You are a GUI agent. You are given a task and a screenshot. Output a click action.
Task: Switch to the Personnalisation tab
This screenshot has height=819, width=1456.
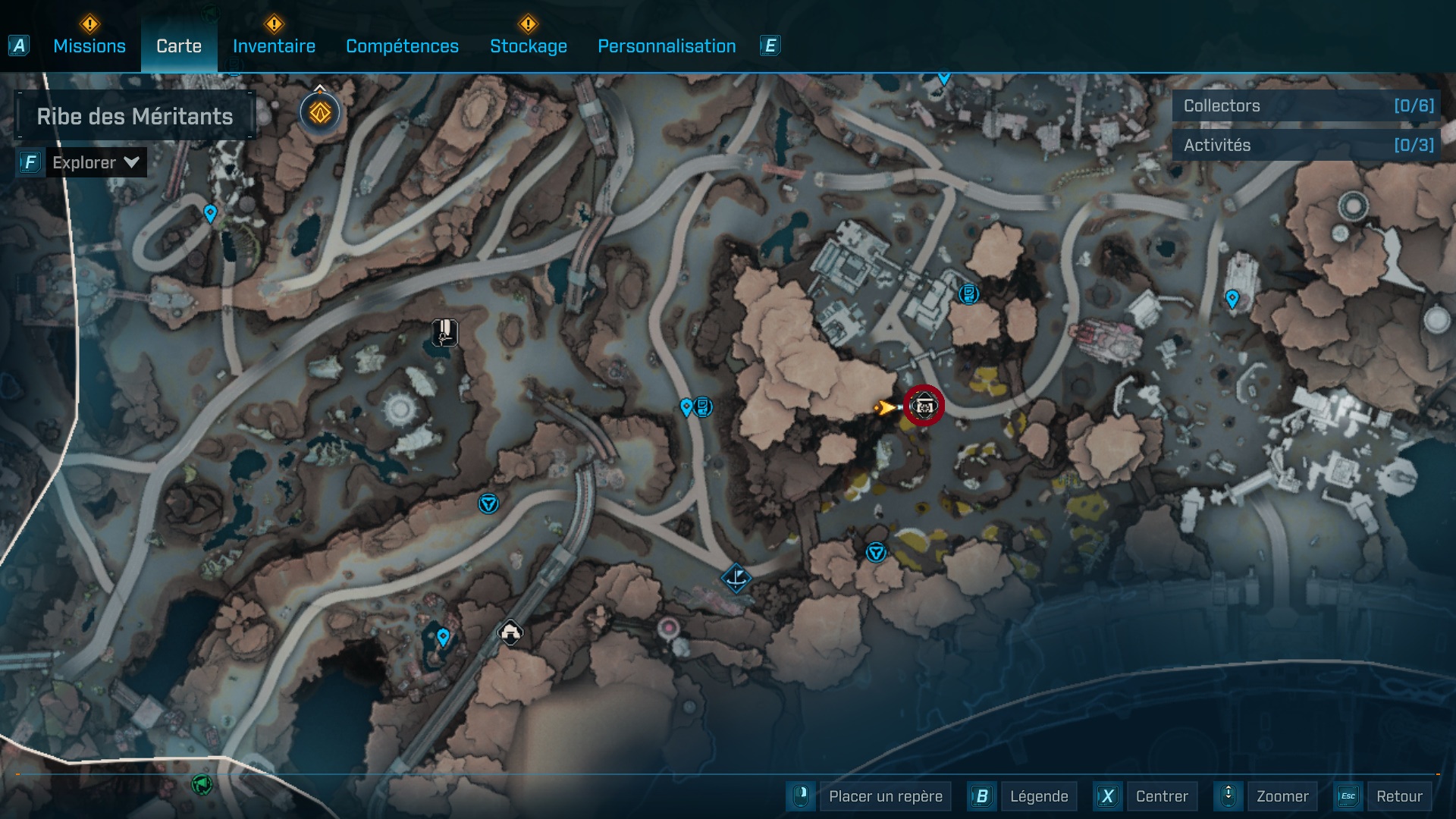pyautogui.click(x=667, y=46)
